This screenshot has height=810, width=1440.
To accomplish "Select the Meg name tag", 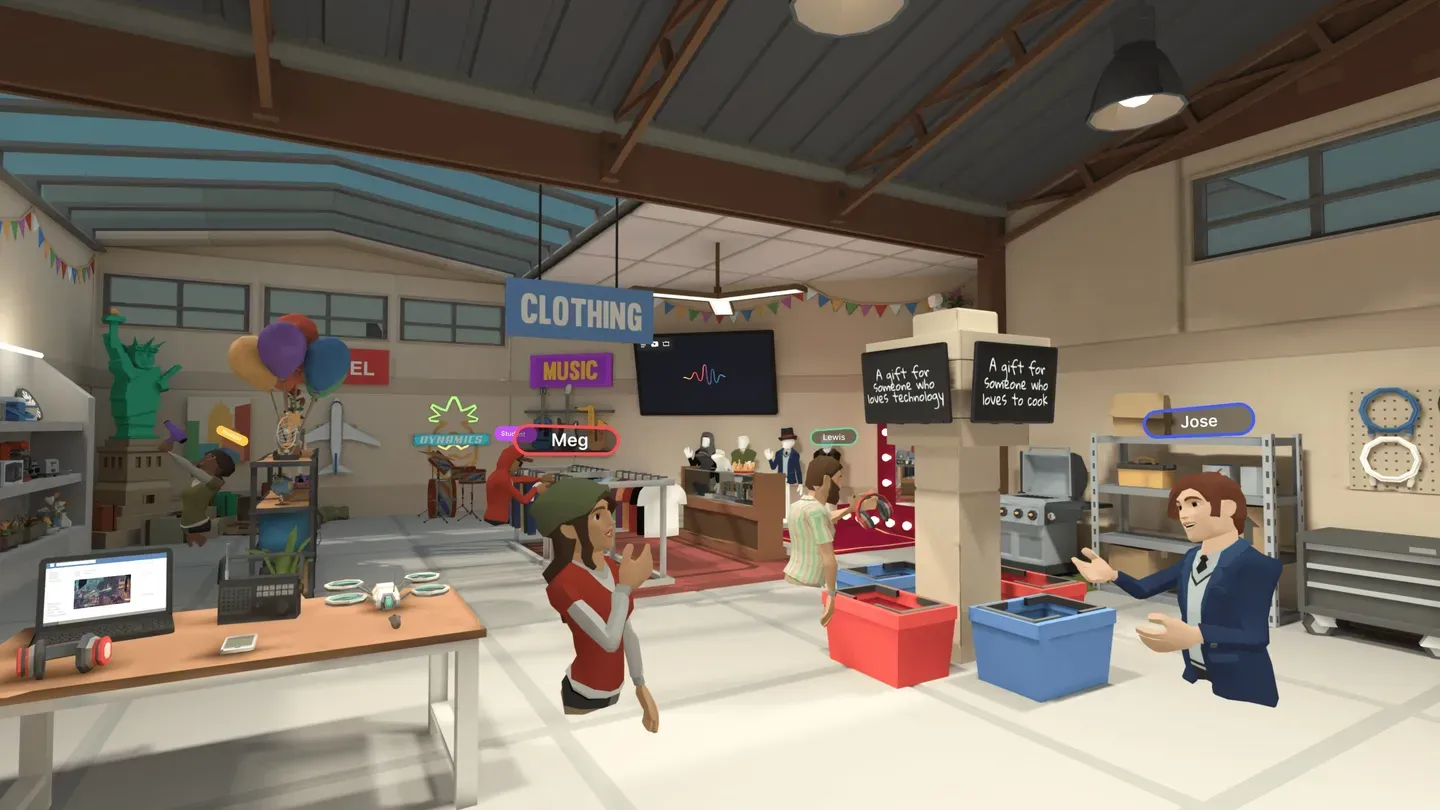I will point(568,441).
